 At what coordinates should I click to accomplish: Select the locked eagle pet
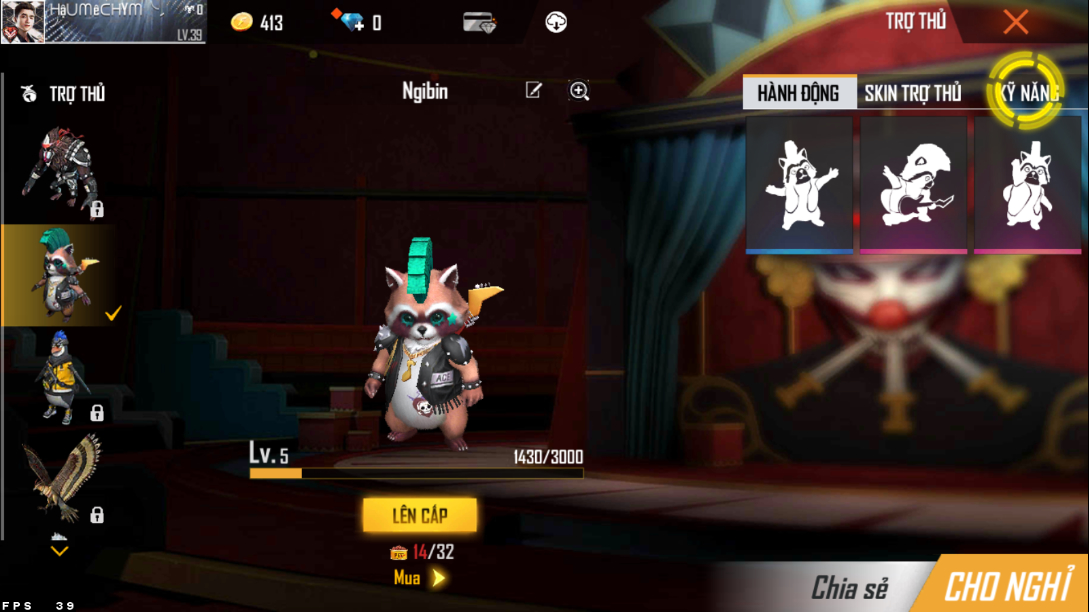[x=60, y=478]
